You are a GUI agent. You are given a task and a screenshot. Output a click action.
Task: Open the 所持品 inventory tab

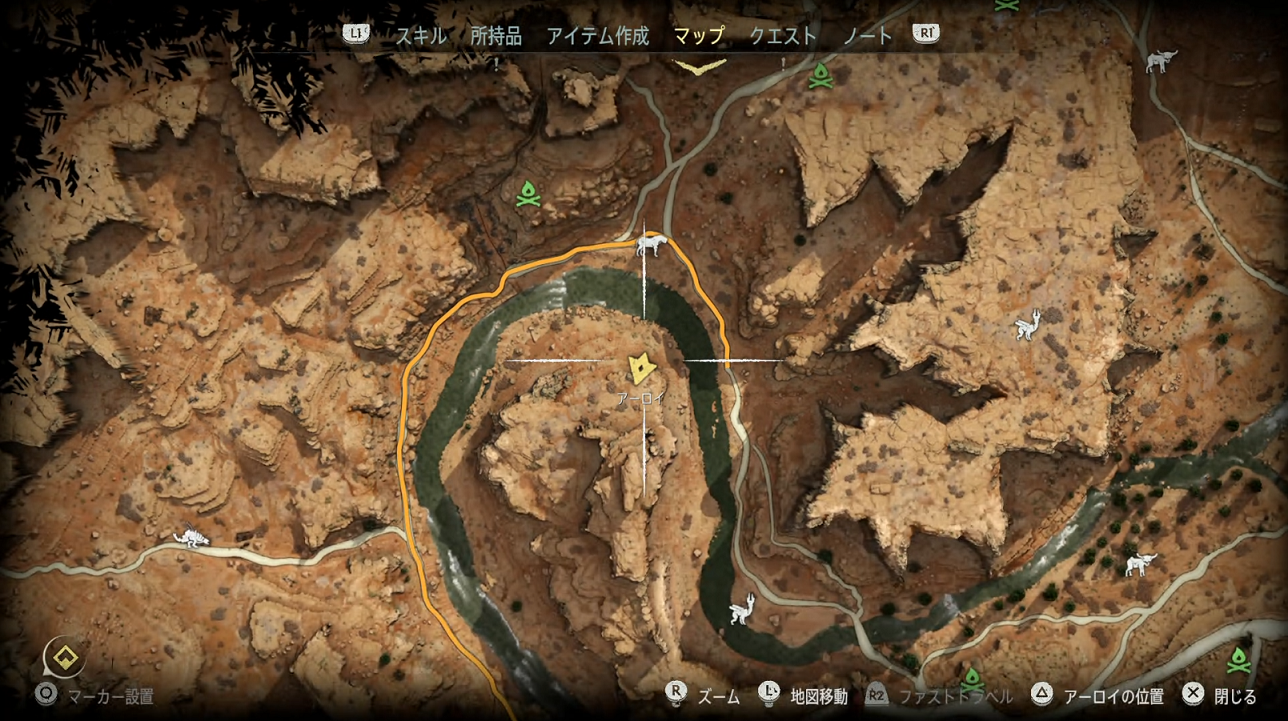click(x=496, y=36)
